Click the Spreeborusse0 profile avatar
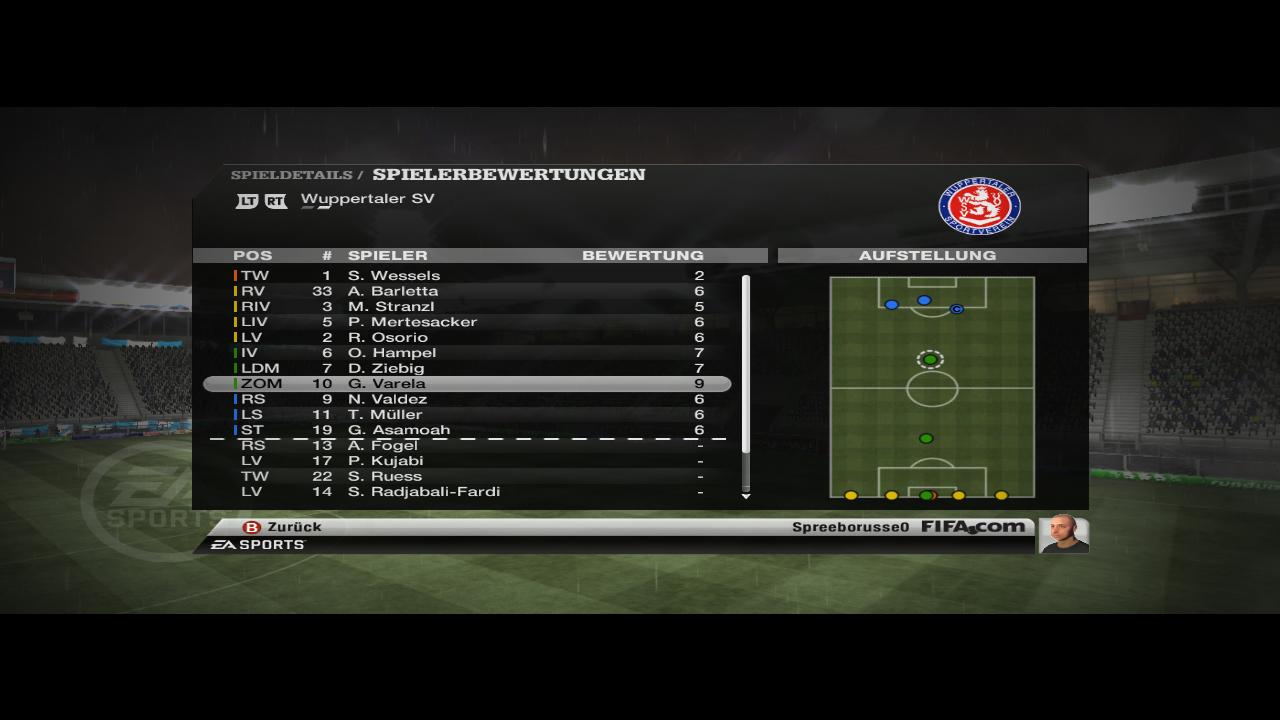The width and height of the screenshot is (1280, 720). (1063, 533)
